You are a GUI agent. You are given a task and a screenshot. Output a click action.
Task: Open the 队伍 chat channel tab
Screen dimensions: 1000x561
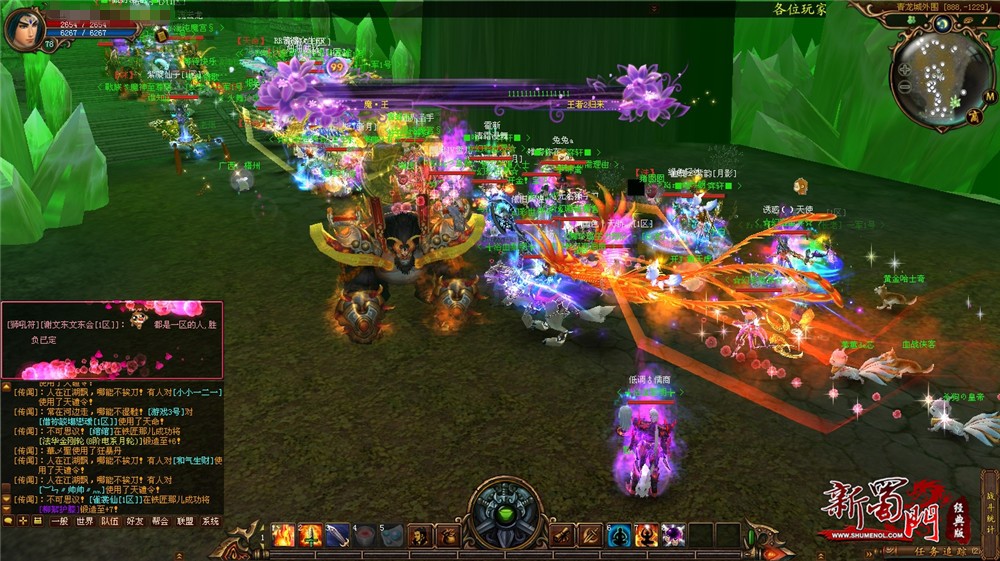[x=111, y=521]
